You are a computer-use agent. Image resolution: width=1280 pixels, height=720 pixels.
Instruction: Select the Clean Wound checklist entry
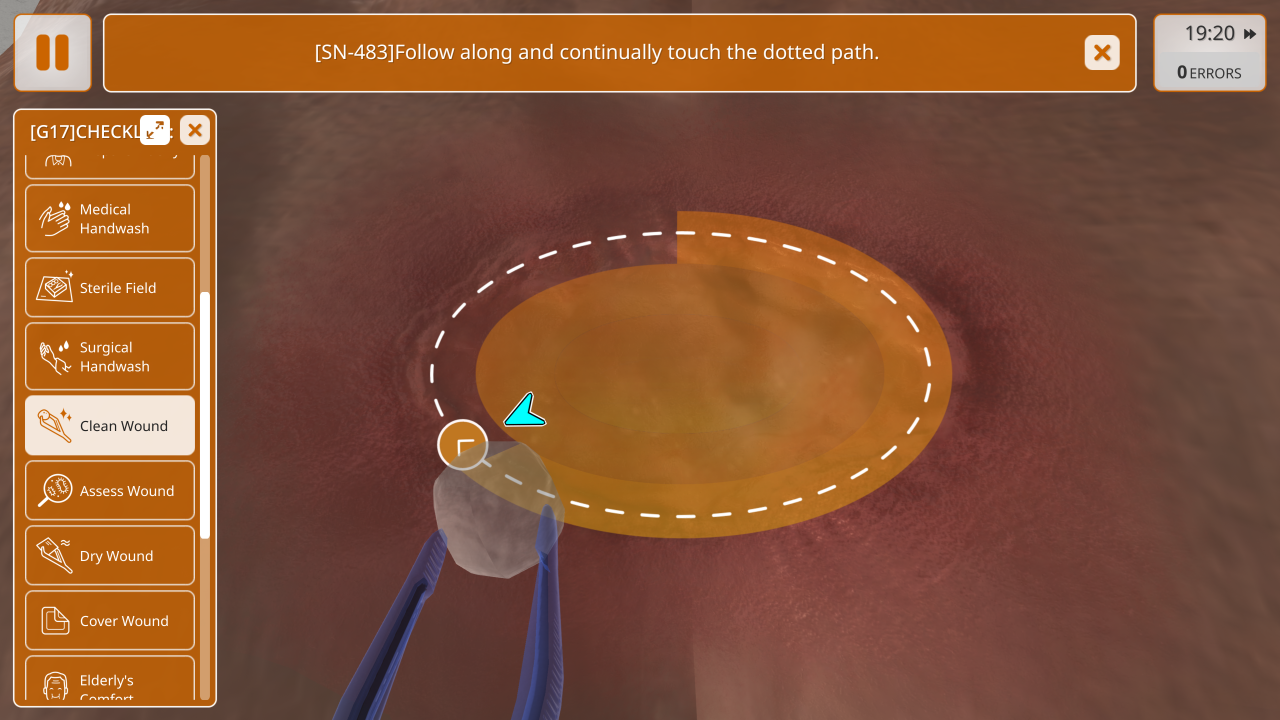coord(110,426)
